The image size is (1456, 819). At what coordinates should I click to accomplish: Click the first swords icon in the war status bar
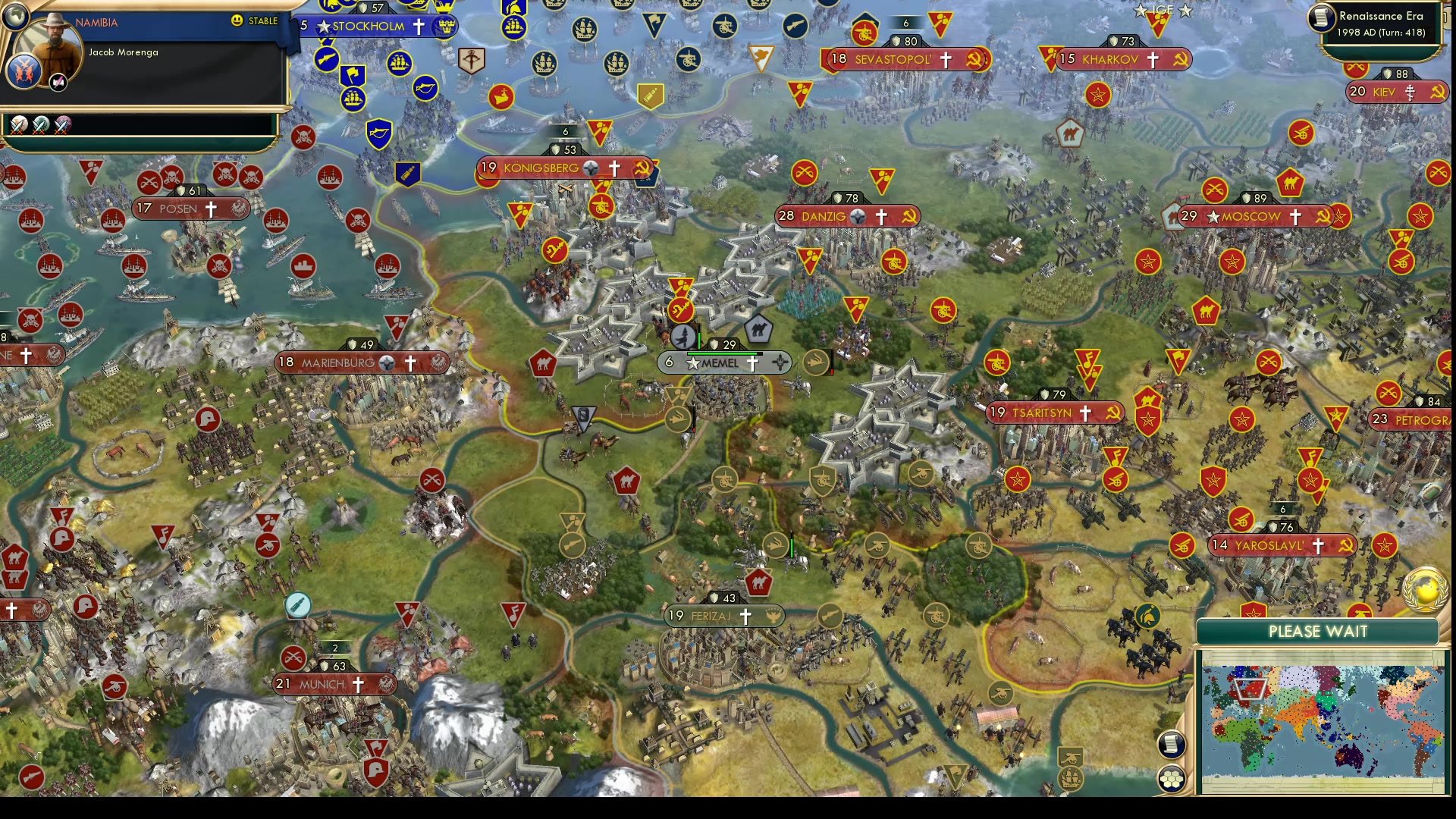pyautogui.click(x=19, y=125)
